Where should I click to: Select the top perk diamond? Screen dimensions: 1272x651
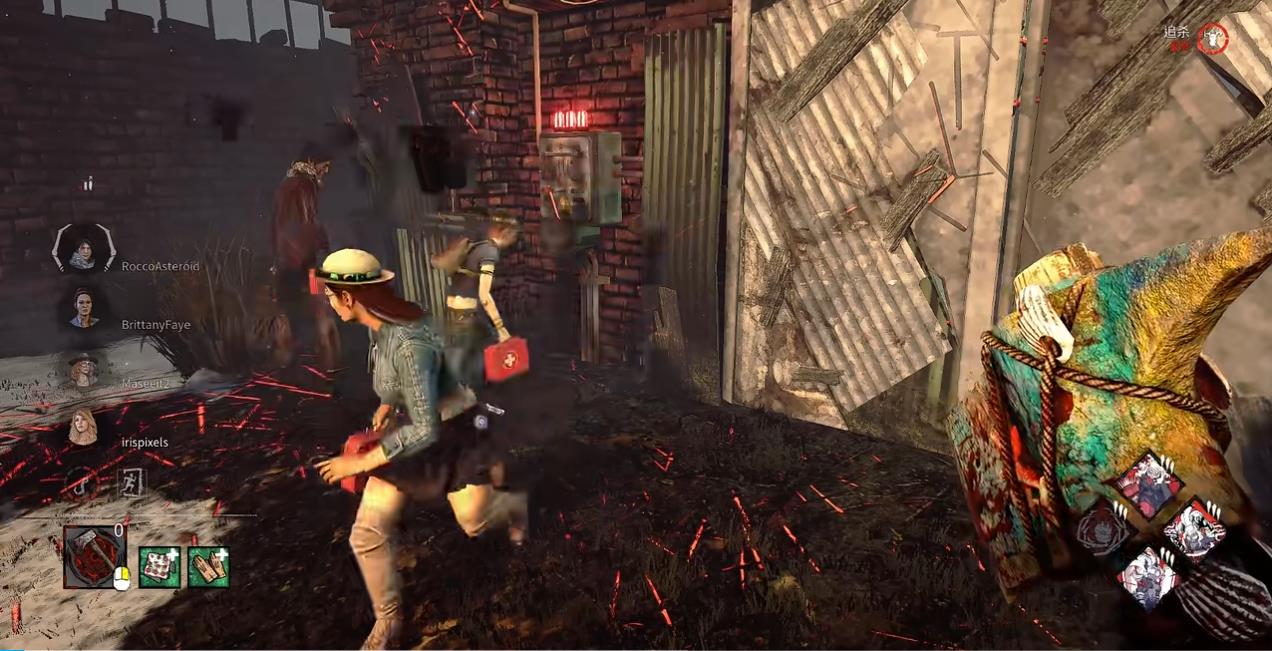pyautogui.click(x=1146, y=484)
